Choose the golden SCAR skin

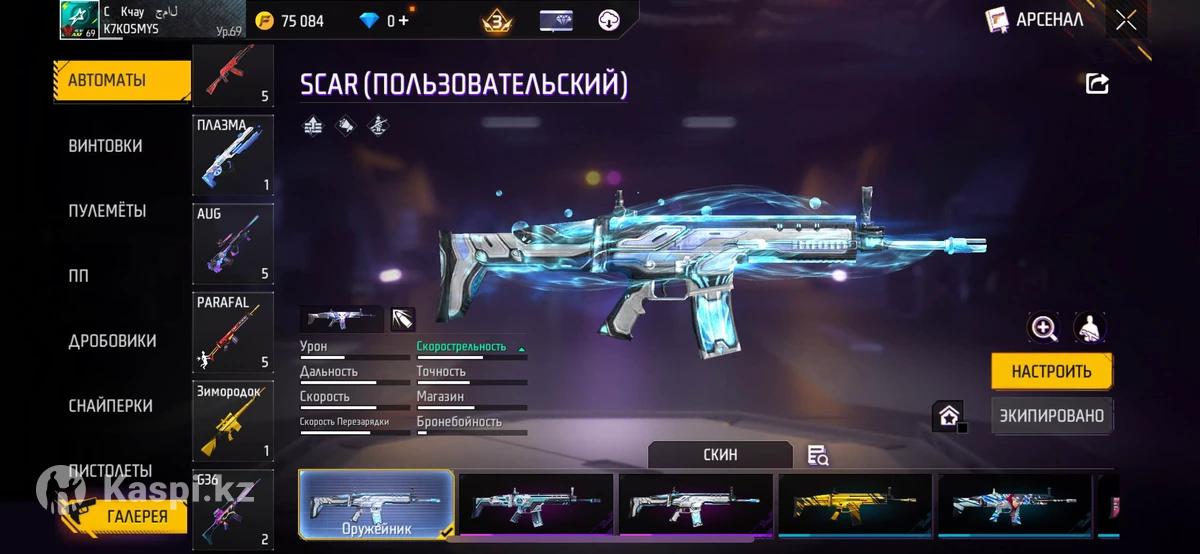(854, 503)
